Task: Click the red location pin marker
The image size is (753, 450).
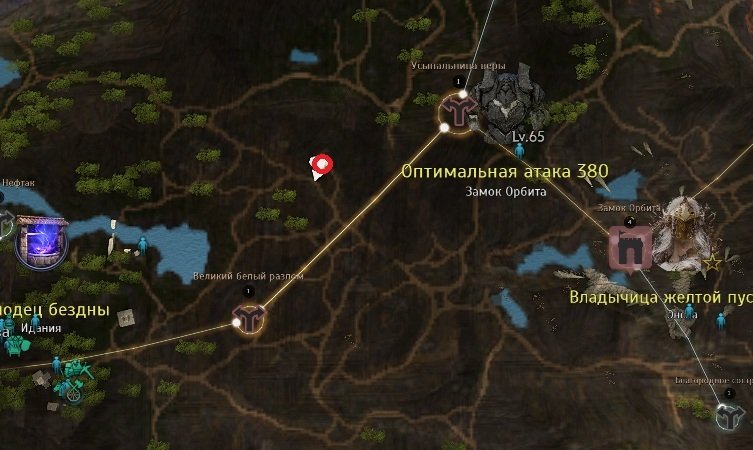Action: coord(322,166)
